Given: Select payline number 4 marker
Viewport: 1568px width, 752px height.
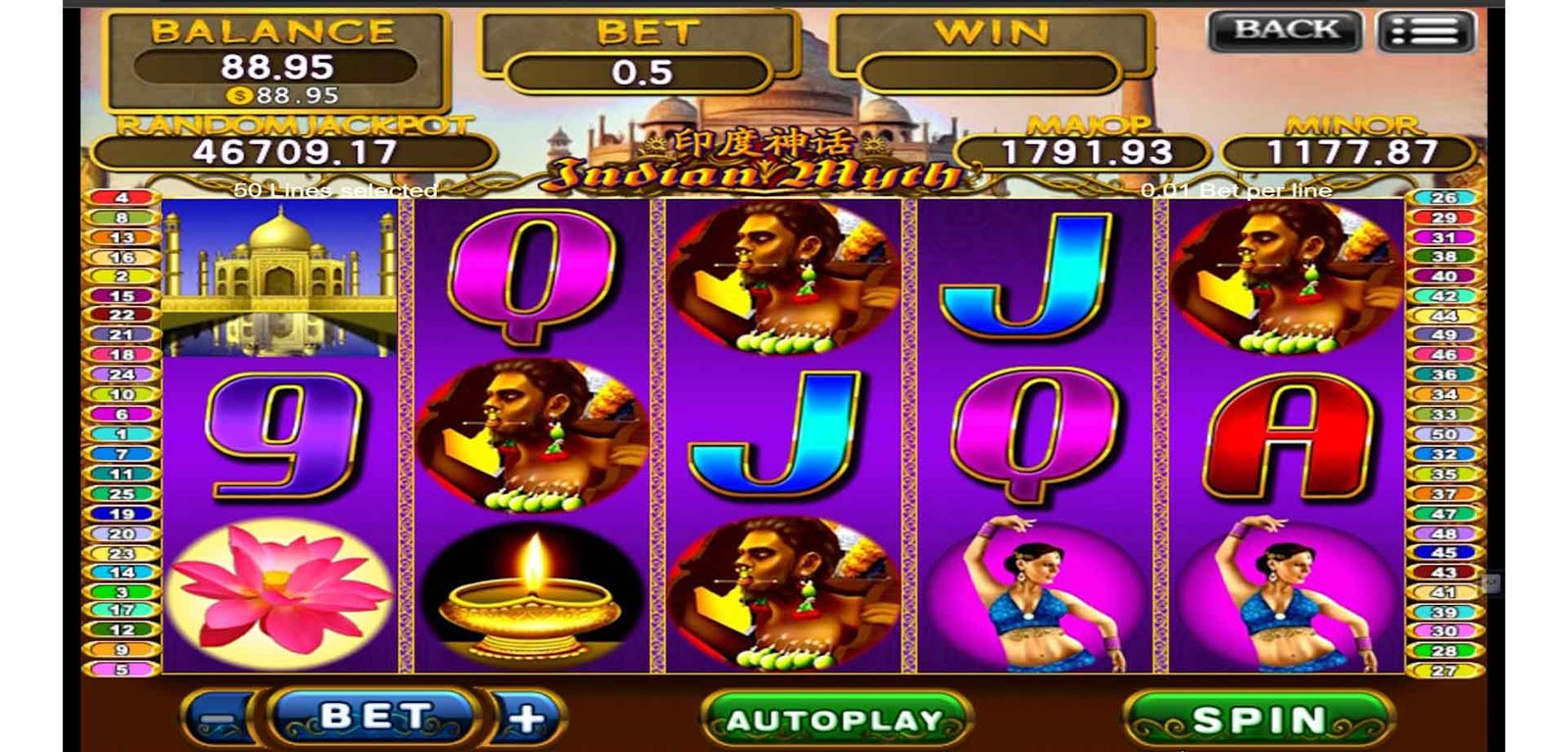Looking at the screenshot, I should pyautogui.click(x=122, y=197).
